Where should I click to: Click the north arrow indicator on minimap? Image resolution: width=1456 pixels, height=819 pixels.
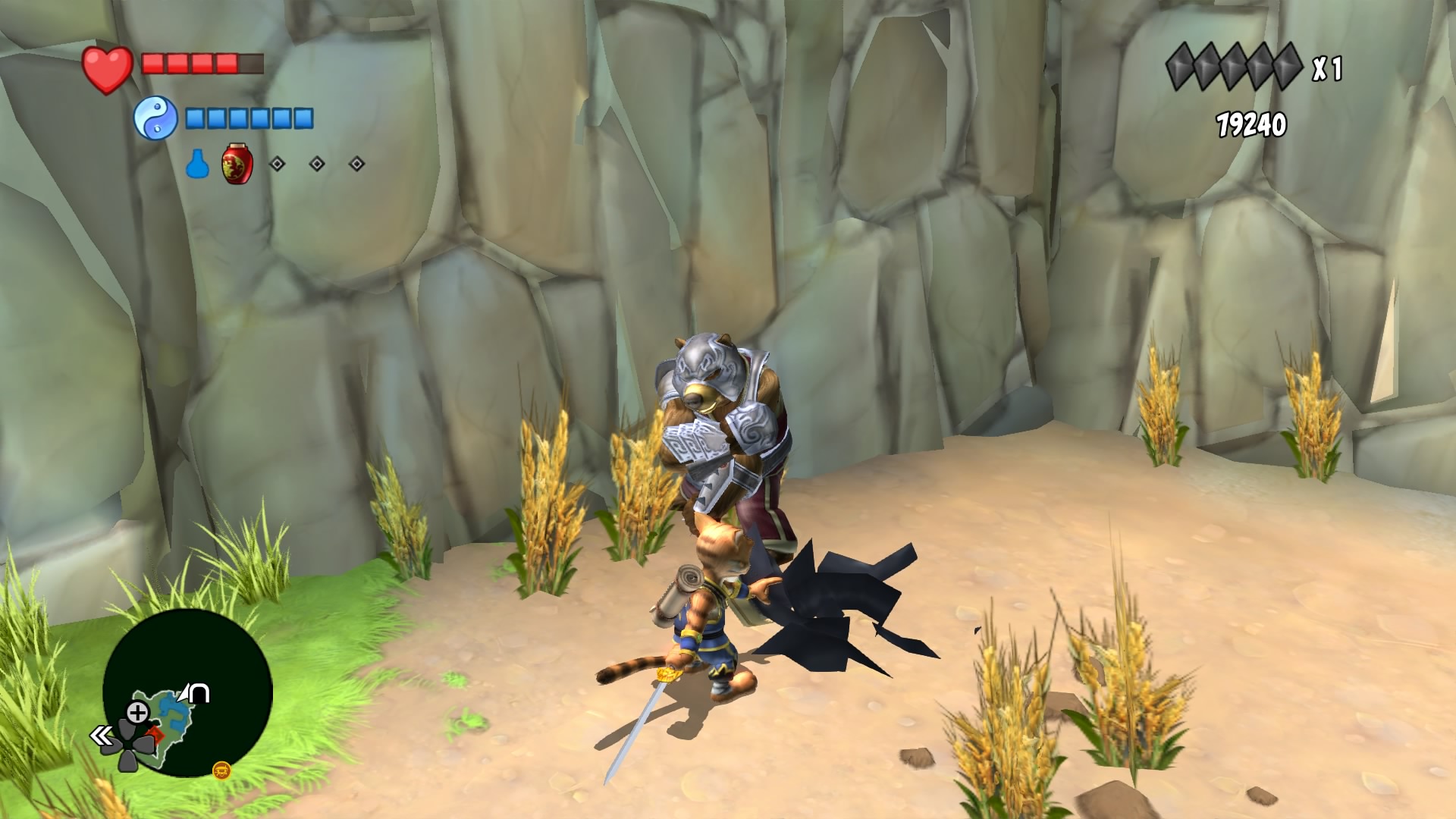(194, 692)
